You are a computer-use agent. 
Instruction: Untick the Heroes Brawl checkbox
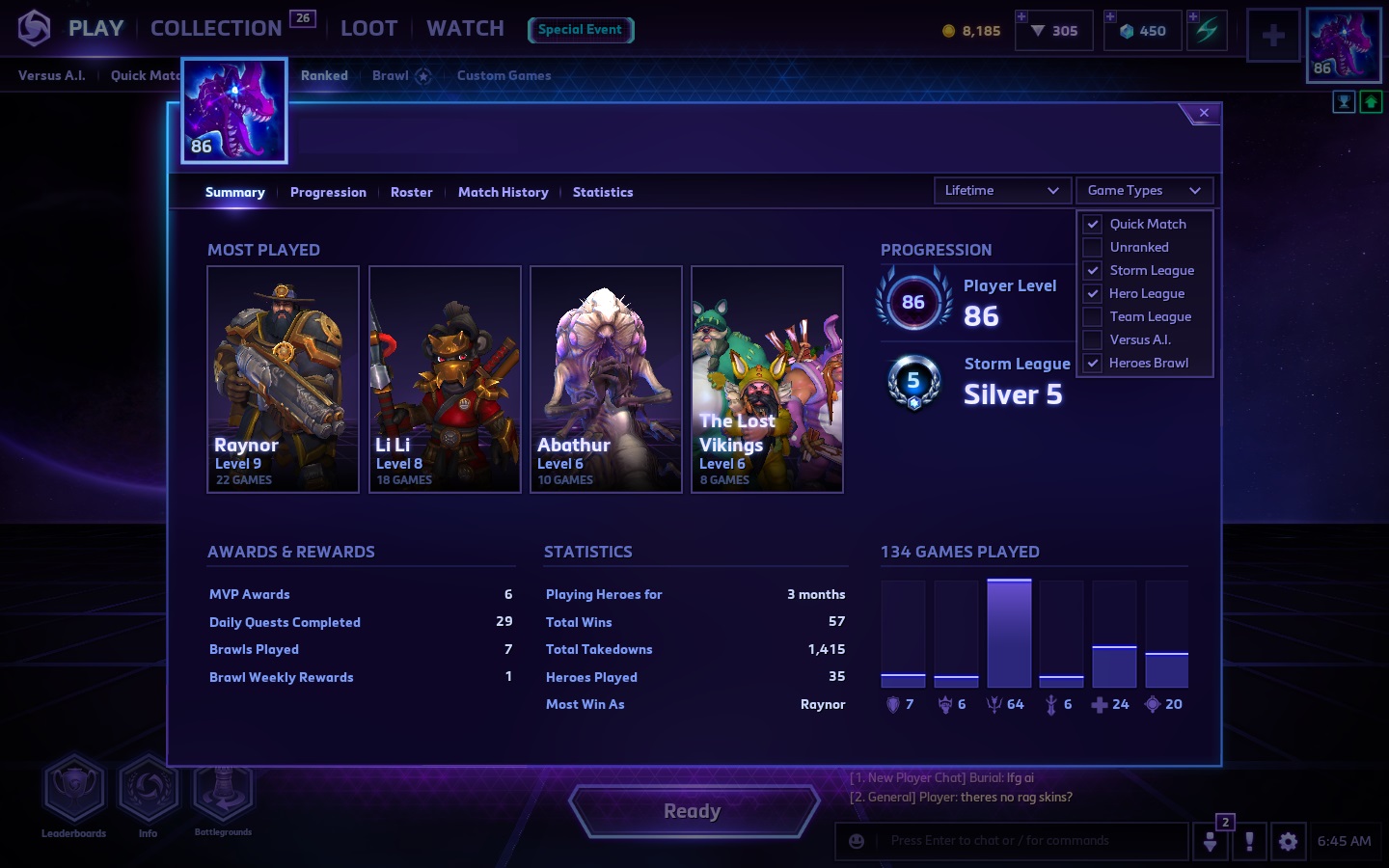click(1093, 364)
